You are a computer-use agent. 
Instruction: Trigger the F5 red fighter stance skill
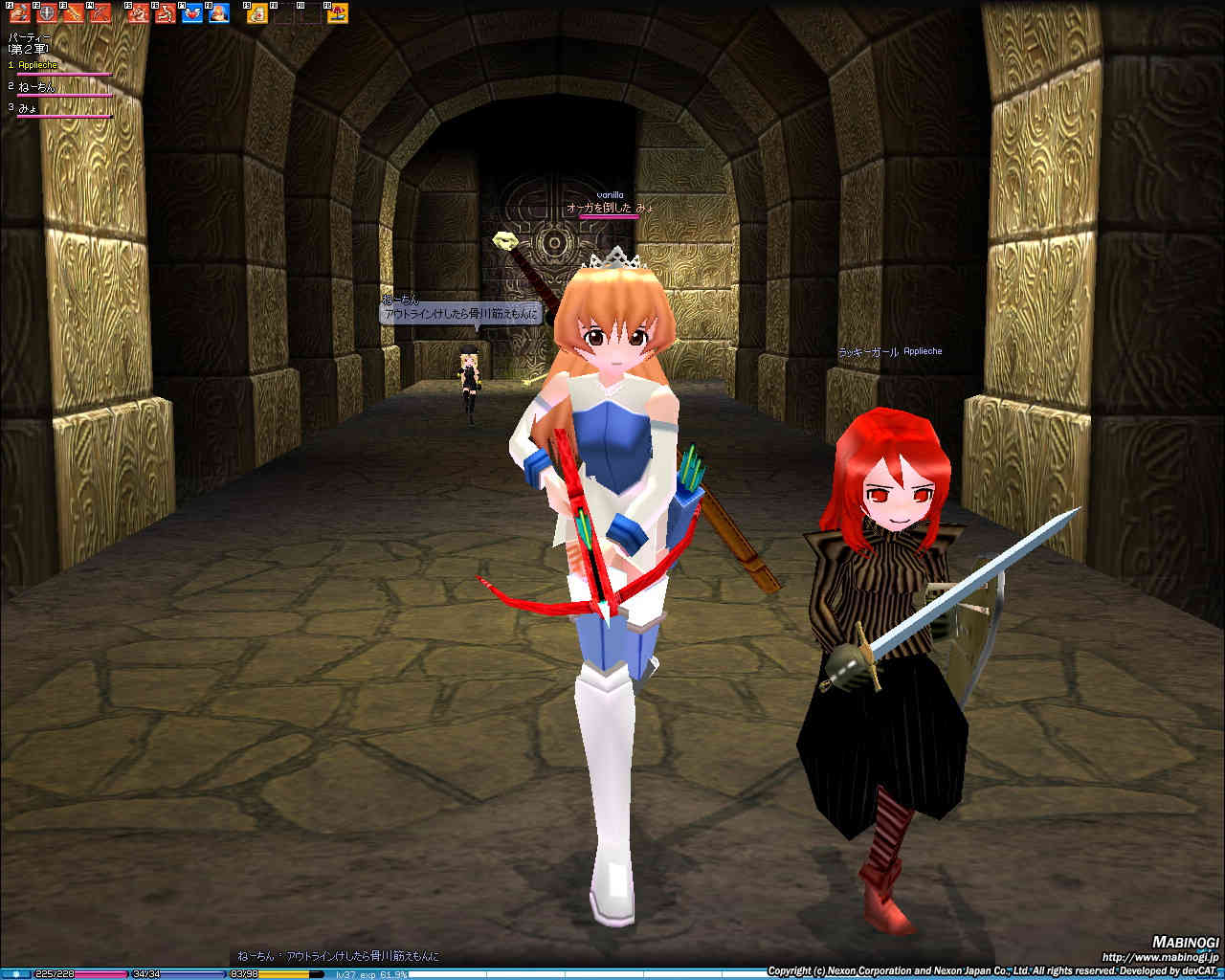(x=139, y=13)
